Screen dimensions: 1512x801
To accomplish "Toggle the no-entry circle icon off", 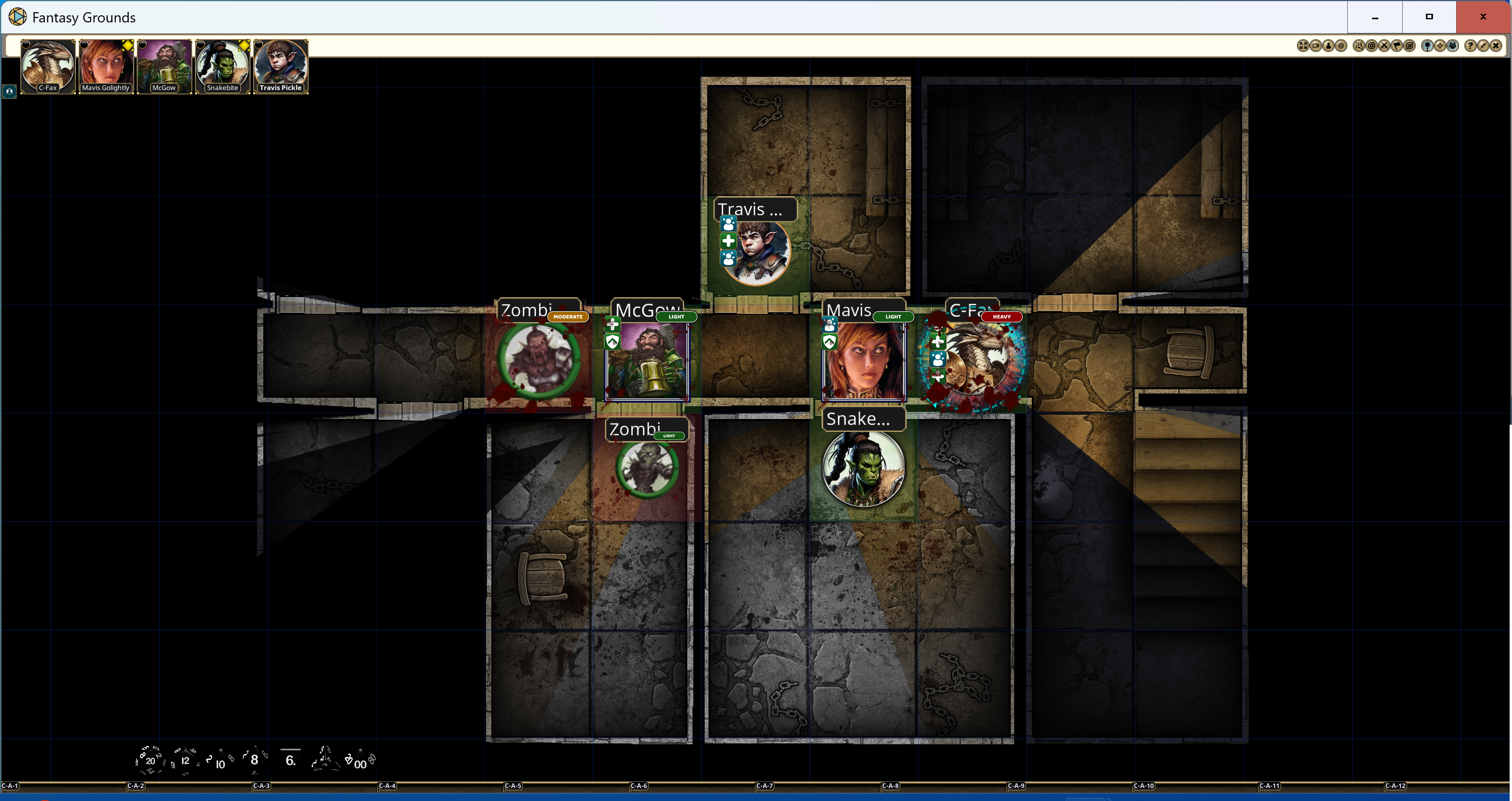I will click(1411, 45).
